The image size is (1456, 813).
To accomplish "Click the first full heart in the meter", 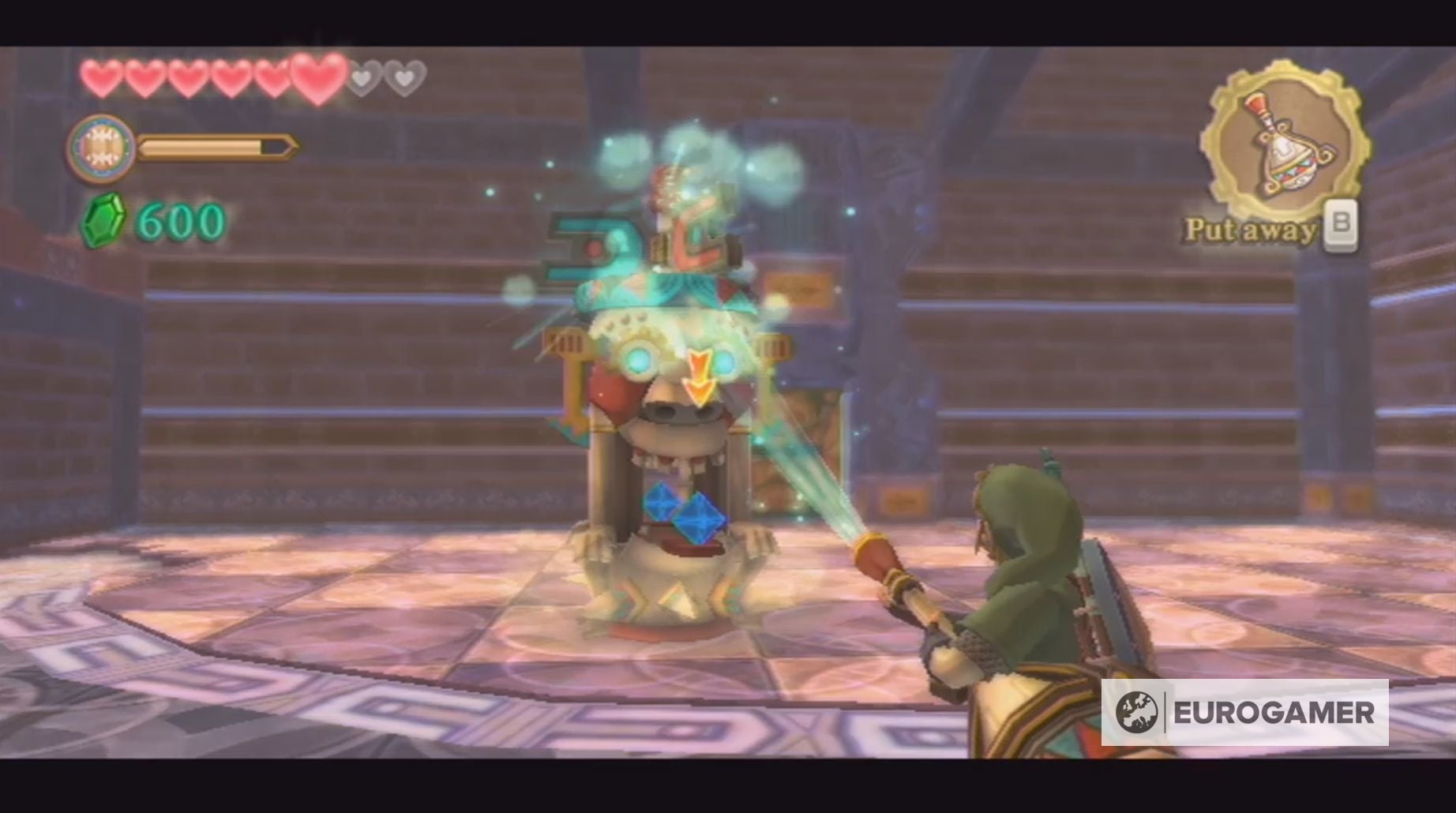I will (103, 77).
